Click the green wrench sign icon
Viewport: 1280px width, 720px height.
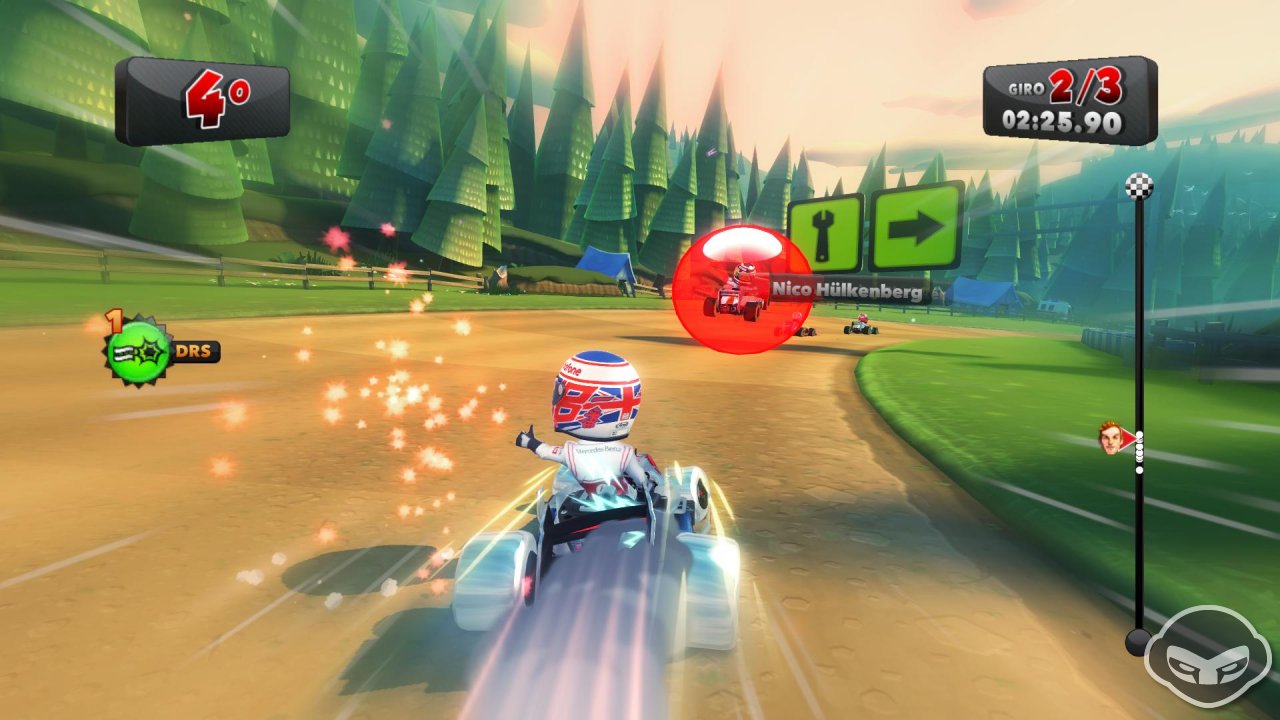825,232
